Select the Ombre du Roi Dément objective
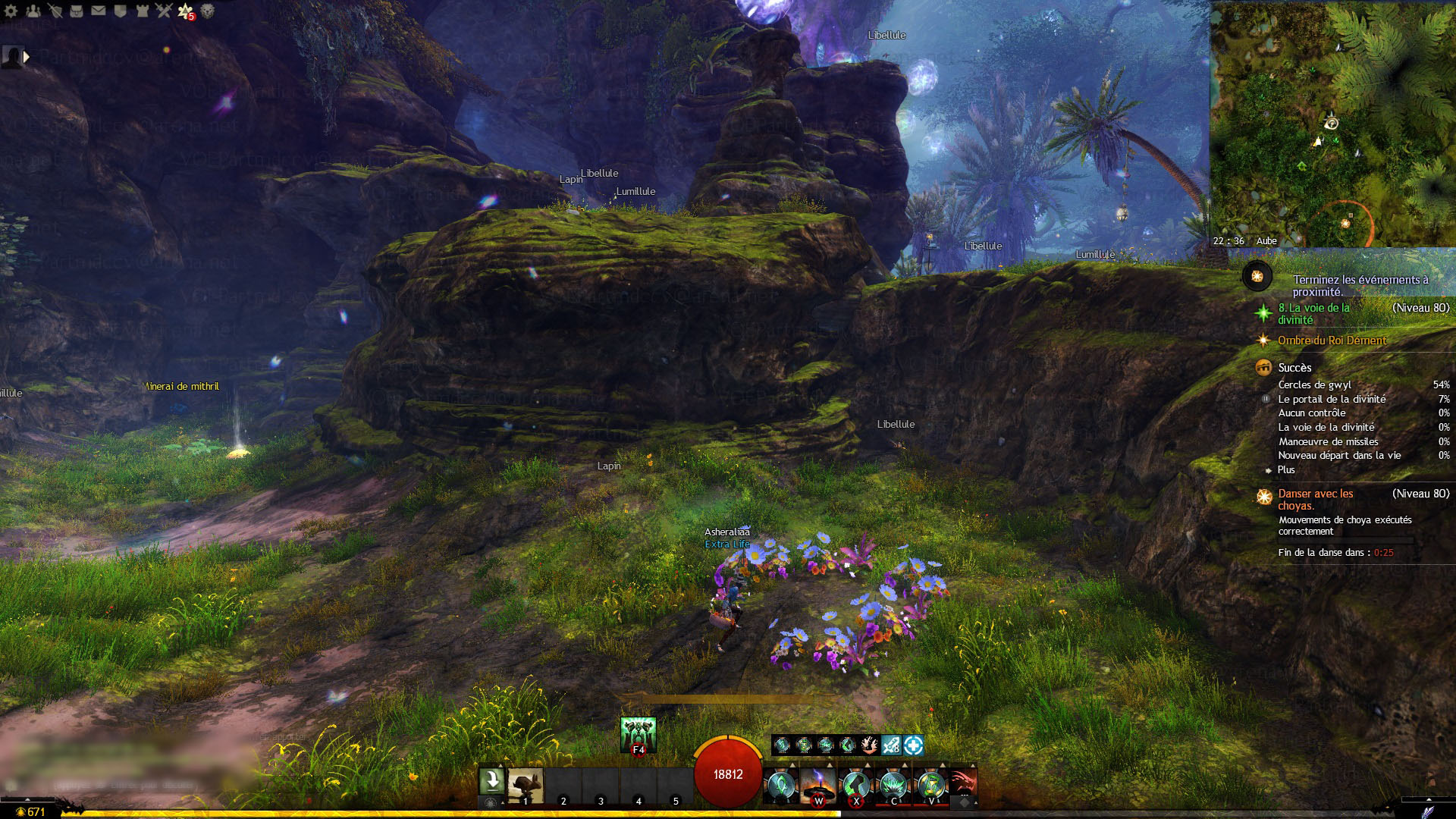Image resolution: width=1456 pixels, height=819 pixels. click(x=1332, y=340)
